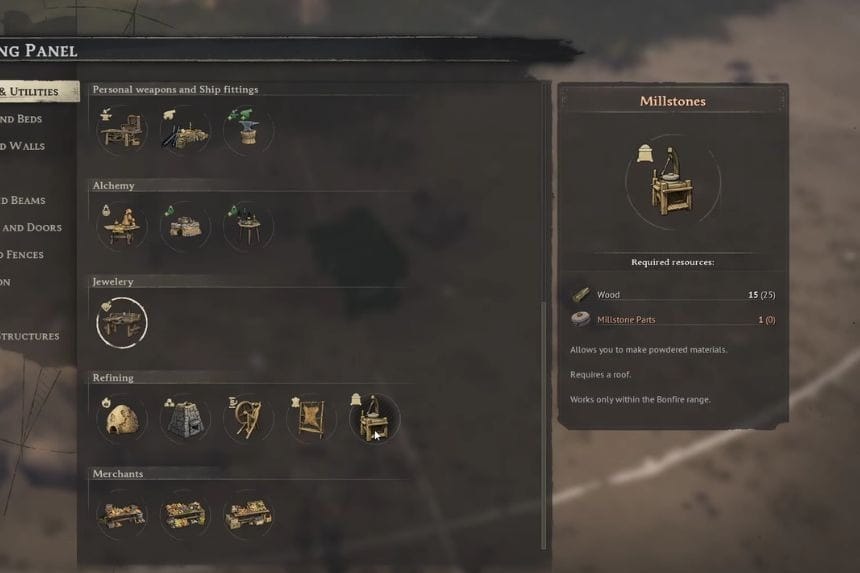
Task: Select the weapon workbench with anvil badge
Action: [122, 130]
